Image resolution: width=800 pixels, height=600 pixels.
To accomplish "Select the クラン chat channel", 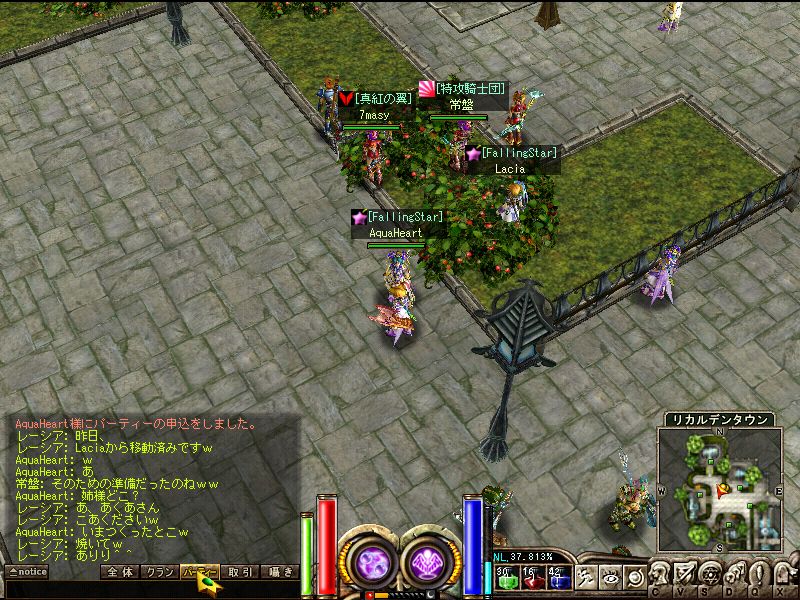I will pos(157,572).
